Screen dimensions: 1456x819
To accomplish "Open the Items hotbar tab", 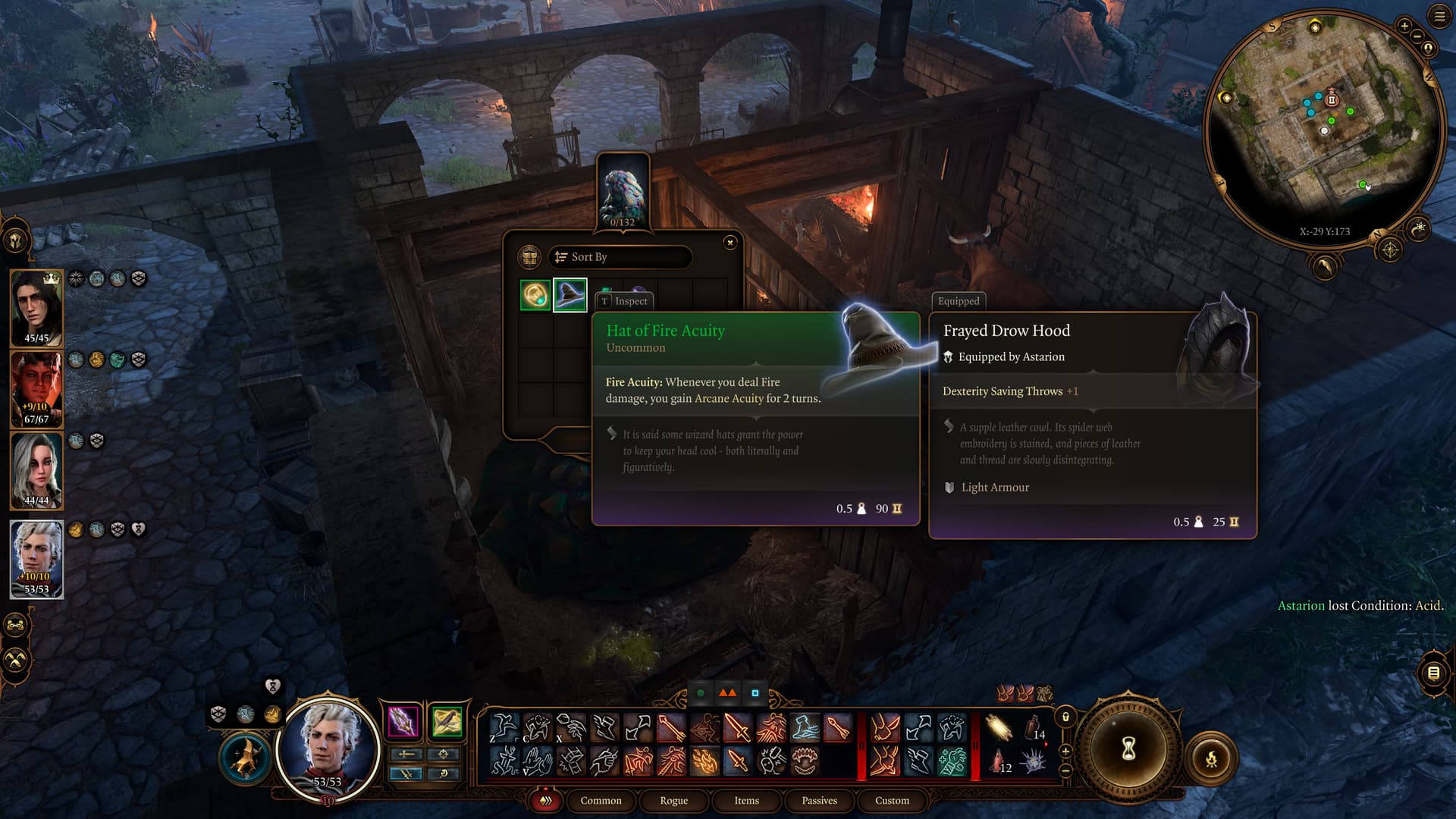I will point(746,801).
